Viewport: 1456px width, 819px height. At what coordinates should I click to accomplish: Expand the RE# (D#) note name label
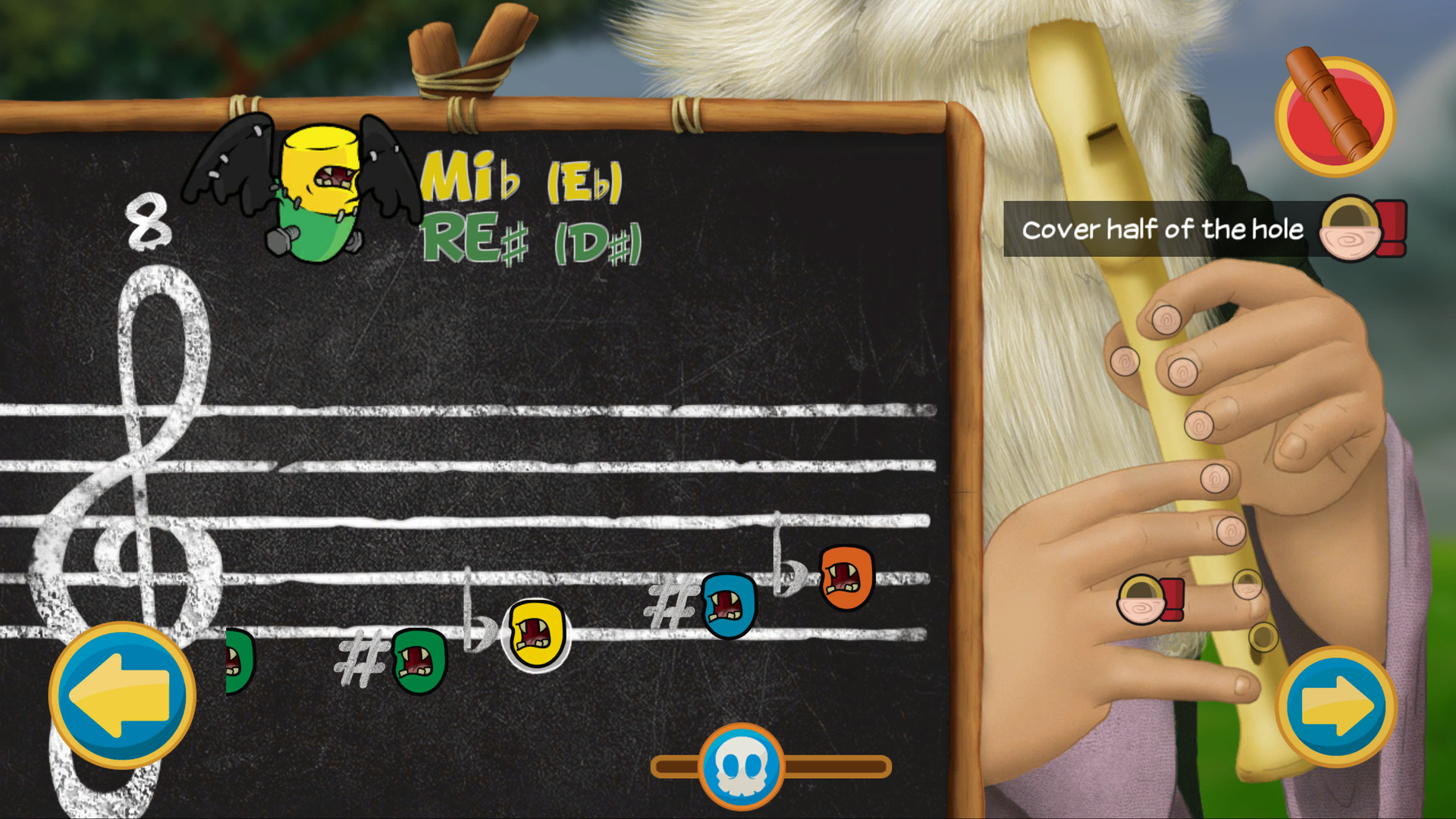(531, 239)
